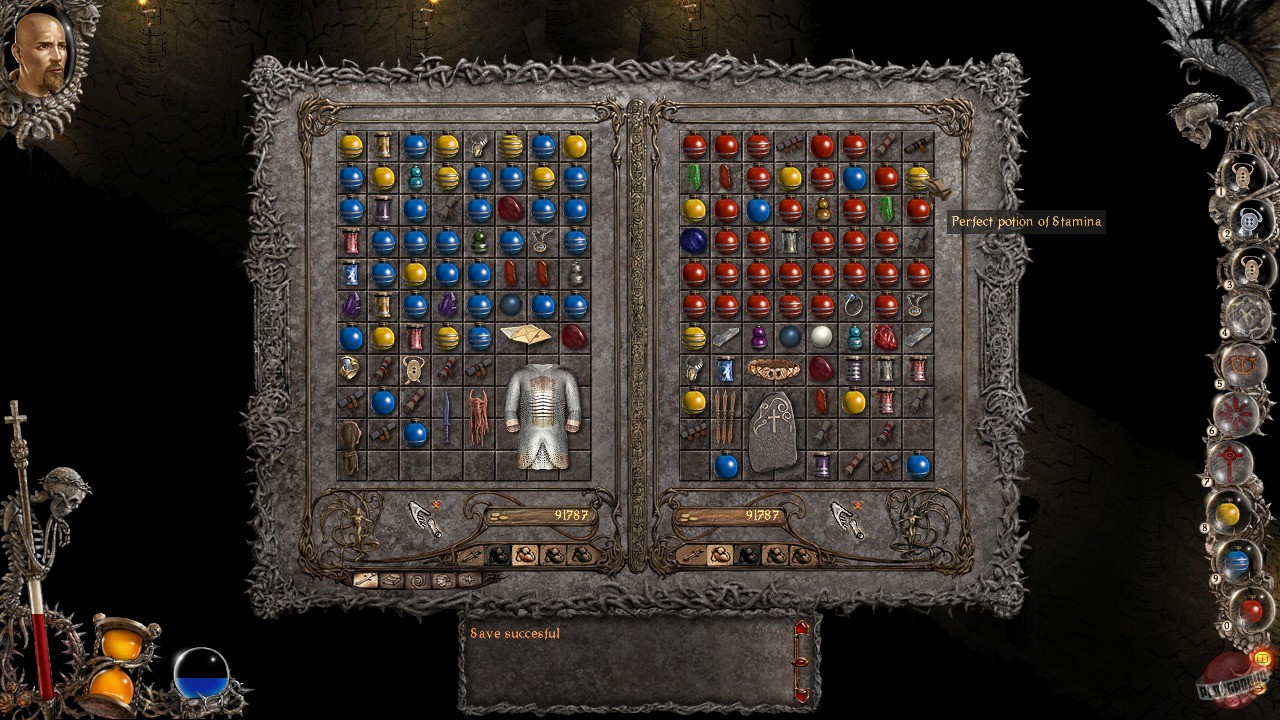1280x720 pixels.
Task: Open the book category filter icon
Action: pyautogui.click(x=393, y=580)
